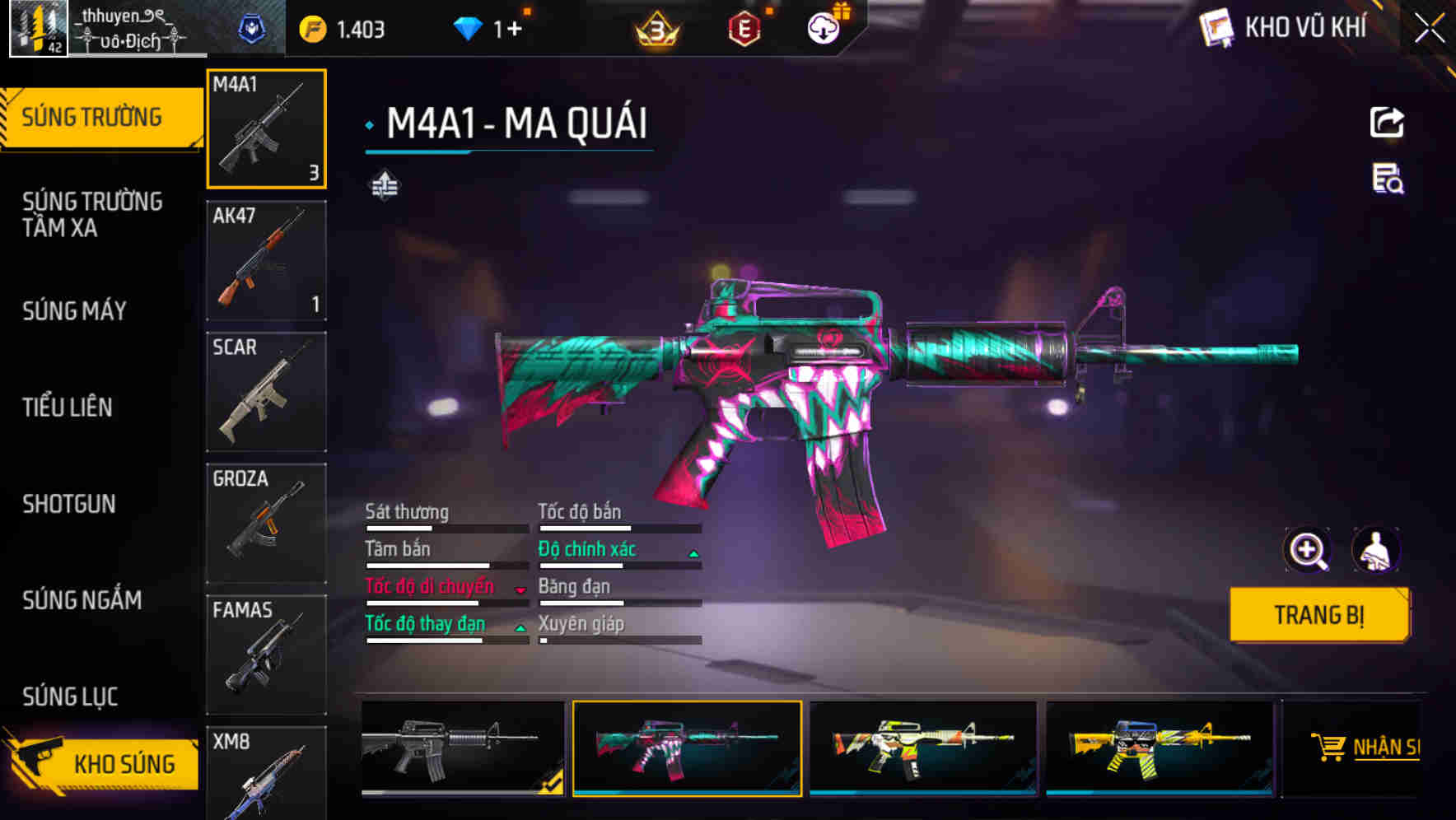Screen dimensions: 1456x820
Task: Preview the weapon on the character
Action: tap(1375, 550)
